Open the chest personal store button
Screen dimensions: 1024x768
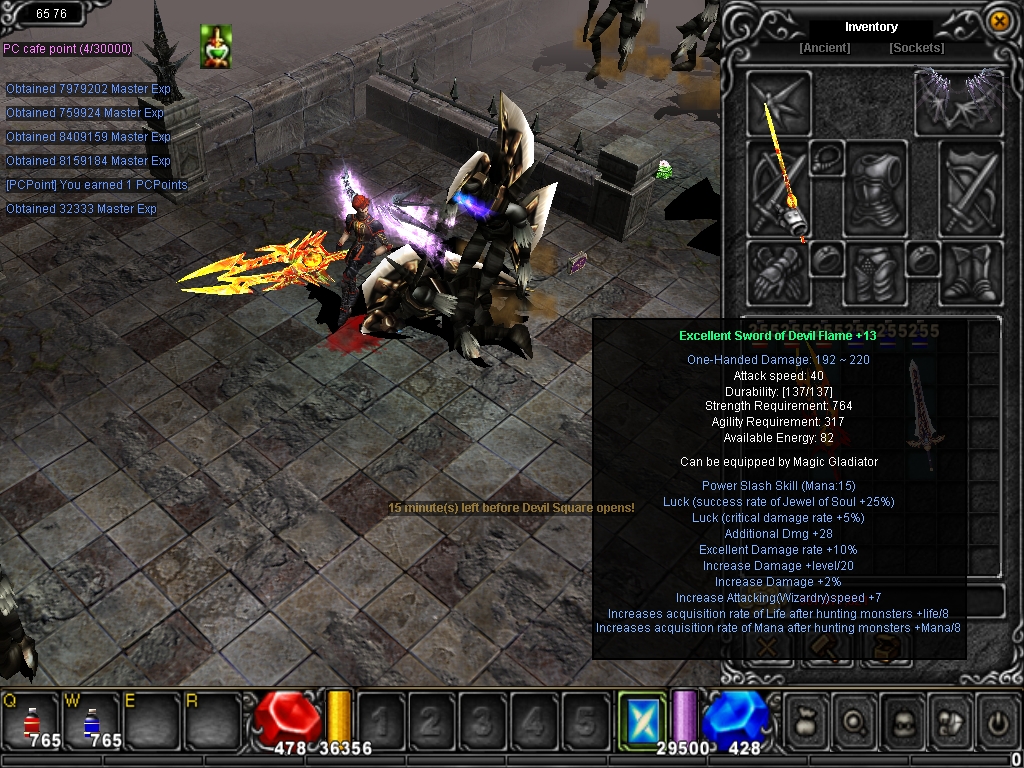point(887,648)
